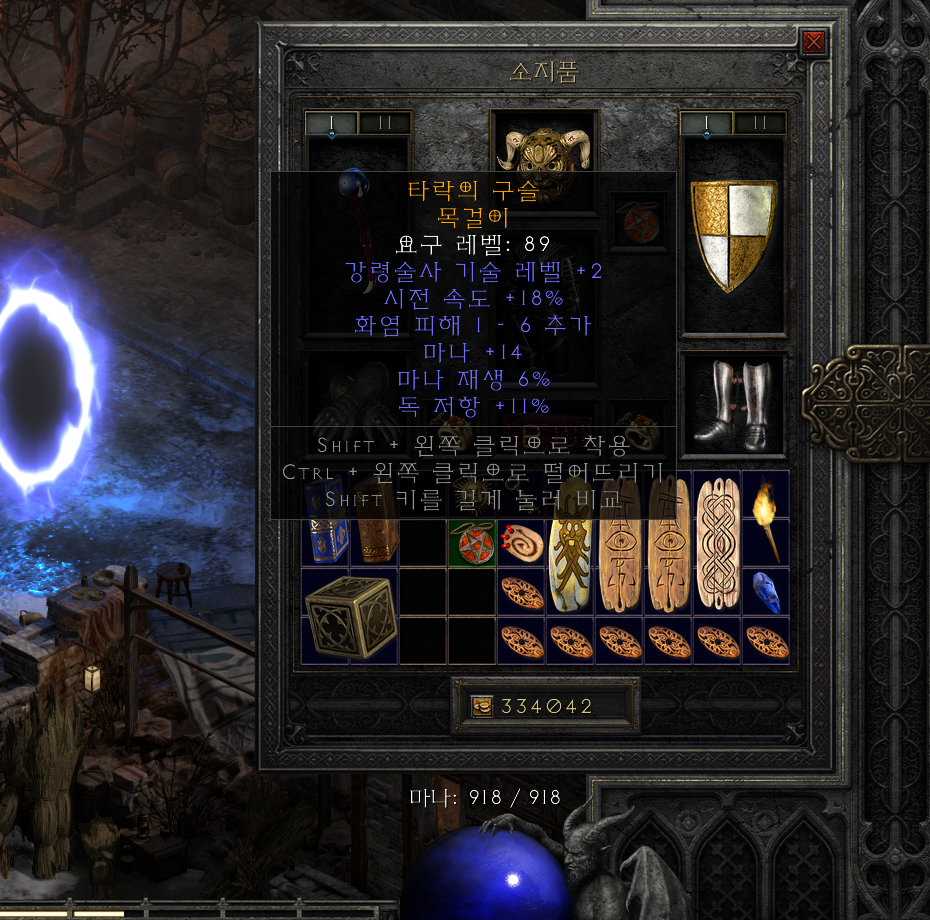Viewport: 930px width, 920px height.
Task: Pick up the pentagram amulet in the backpack
Action: 471,544
